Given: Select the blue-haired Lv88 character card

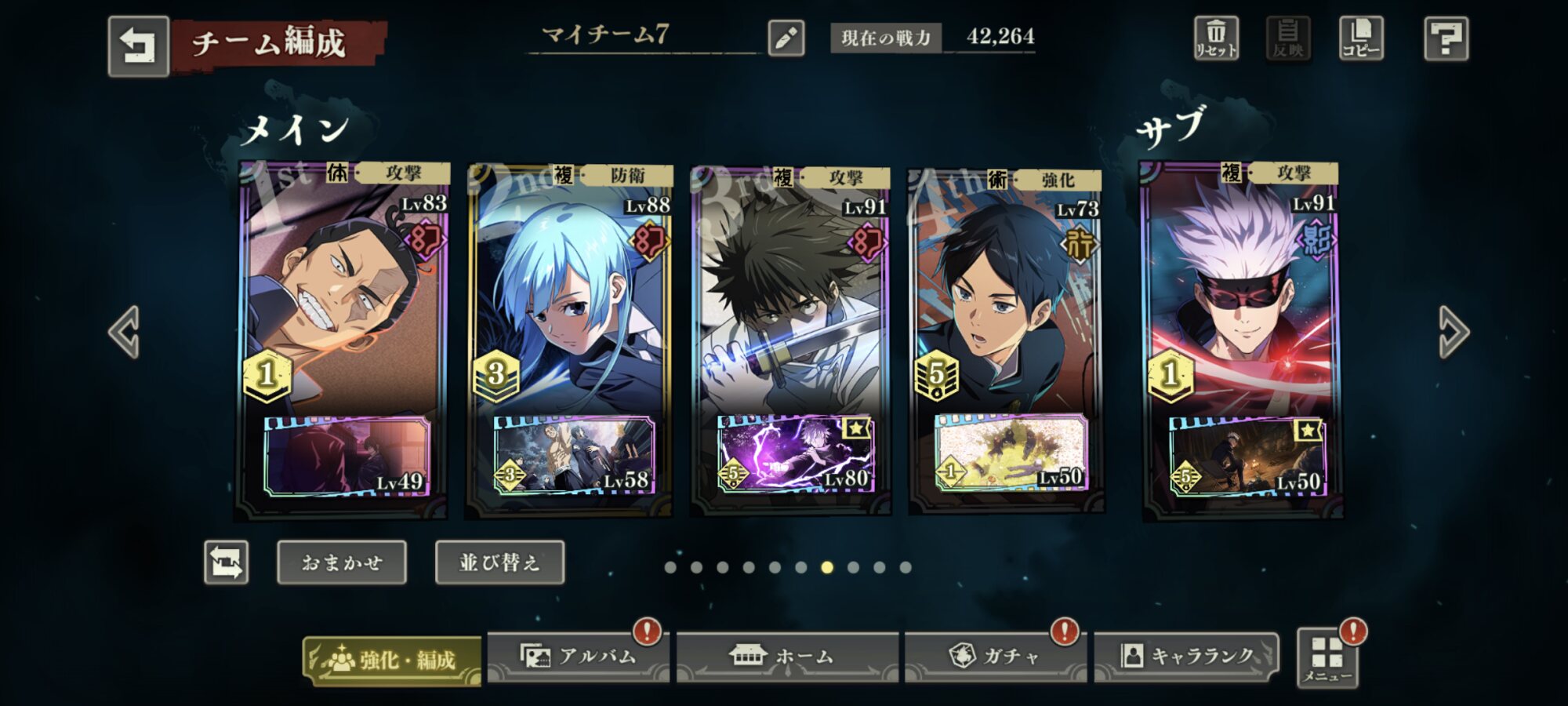Looking at the screenshot, I should coord(568,298).
